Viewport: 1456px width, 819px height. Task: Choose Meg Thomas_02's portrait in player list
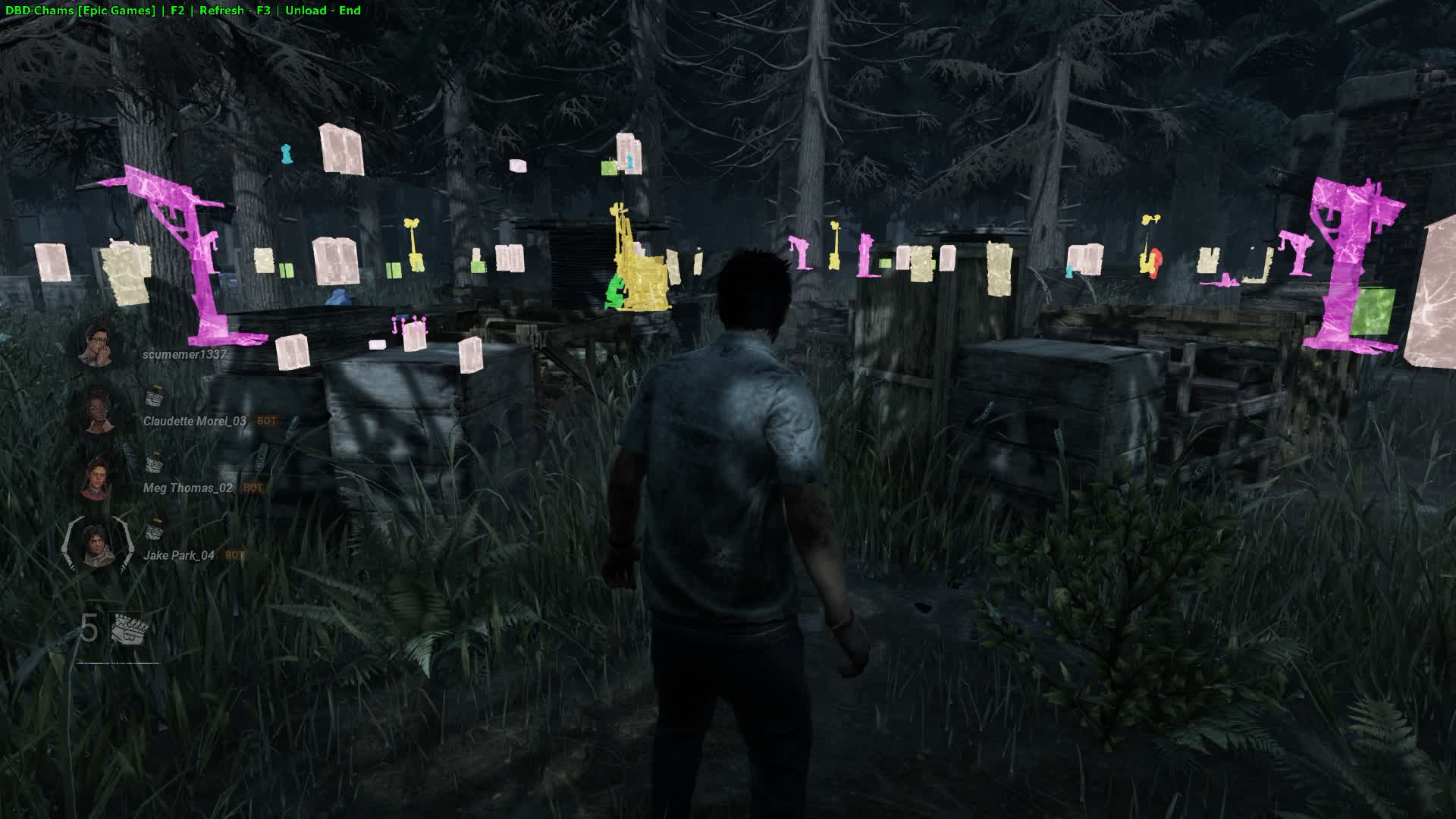click(97, 479)
